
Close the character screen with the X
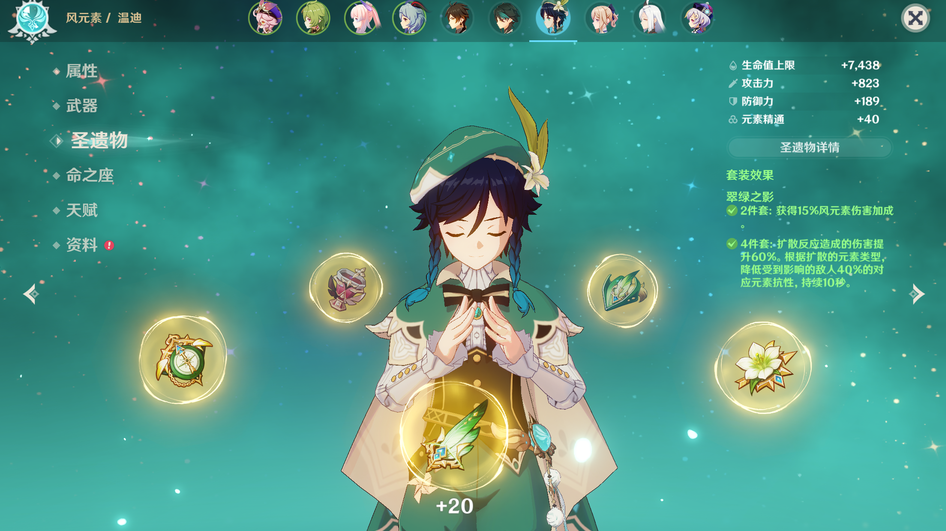(x=915, y=18)
